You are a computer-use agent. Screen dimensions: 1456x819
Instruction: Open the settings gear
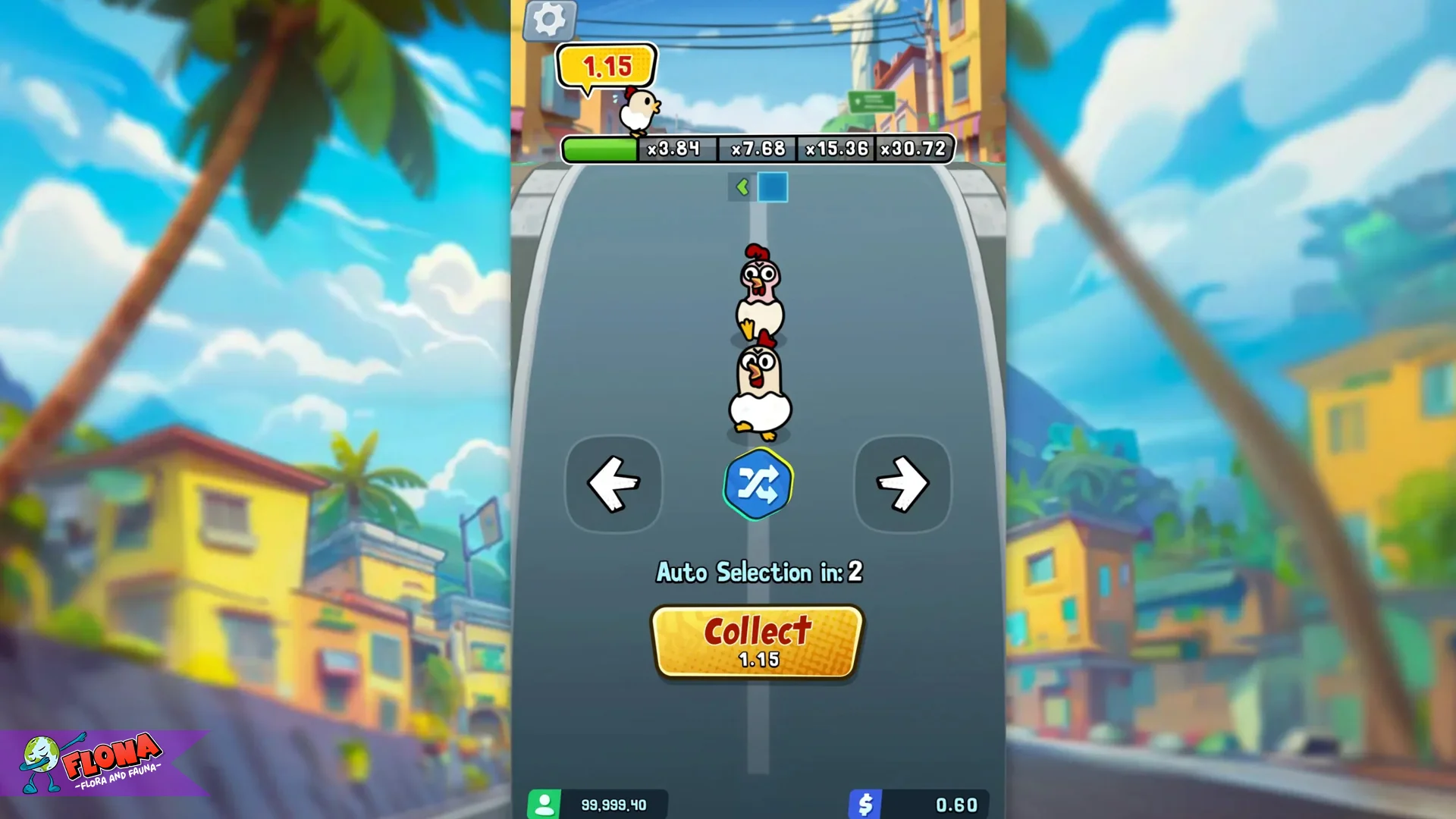click(548, 19)
